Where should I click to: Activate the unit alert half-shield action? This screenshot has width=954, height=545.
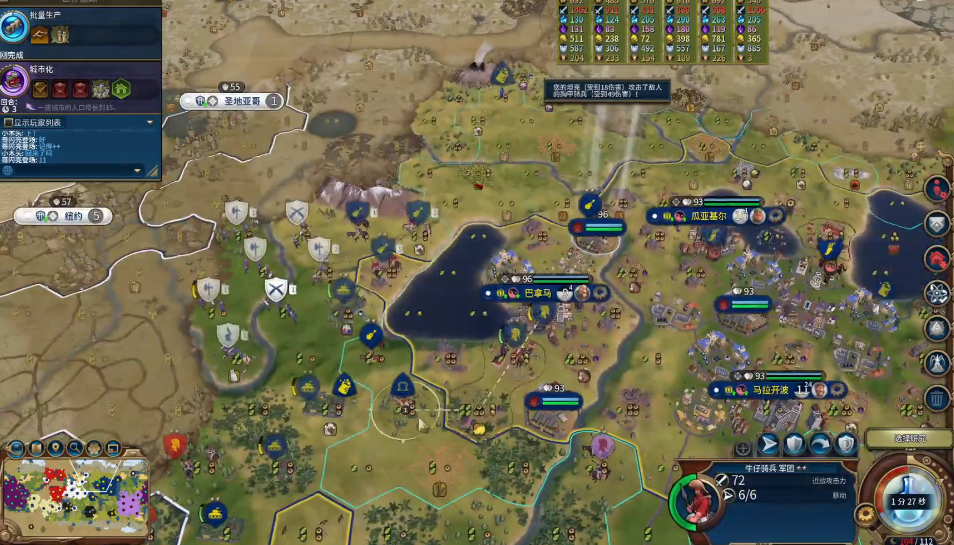pos(846,445)
